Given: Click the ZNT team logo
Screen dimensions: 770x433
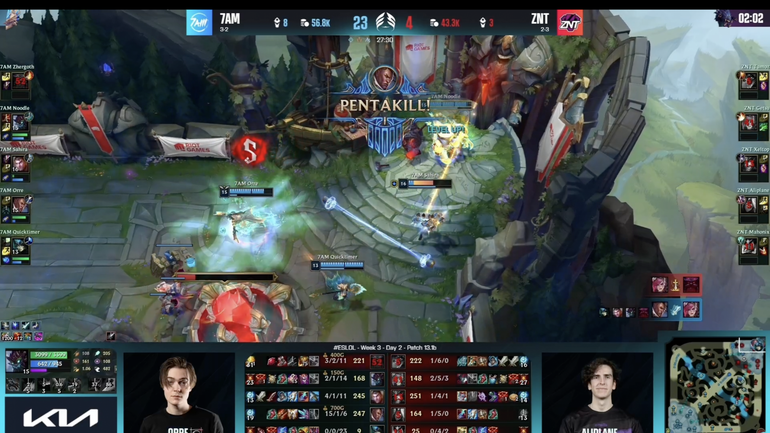Looking at the screenshot, I should 570,22.
